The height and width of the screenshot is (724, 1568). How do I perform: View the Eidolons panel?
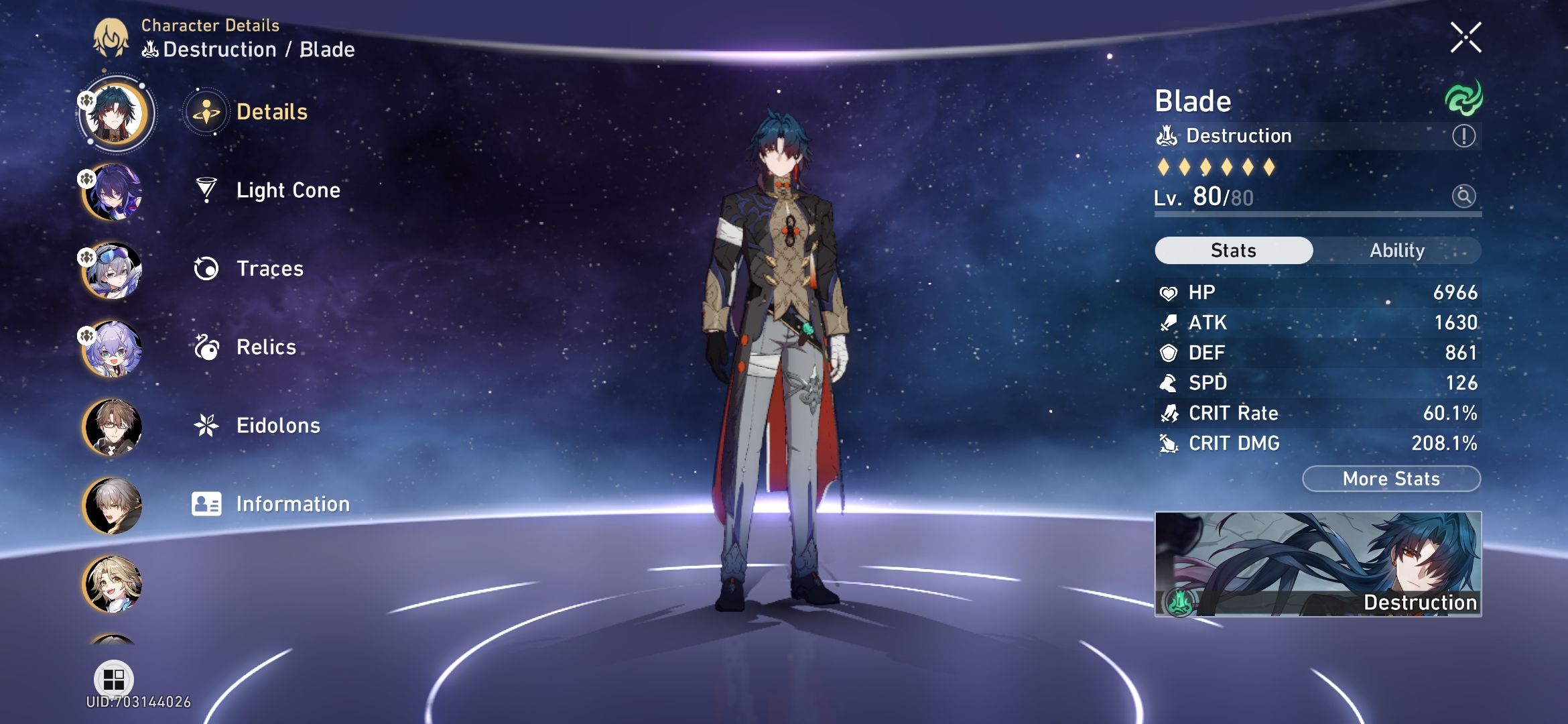(278, 425)
